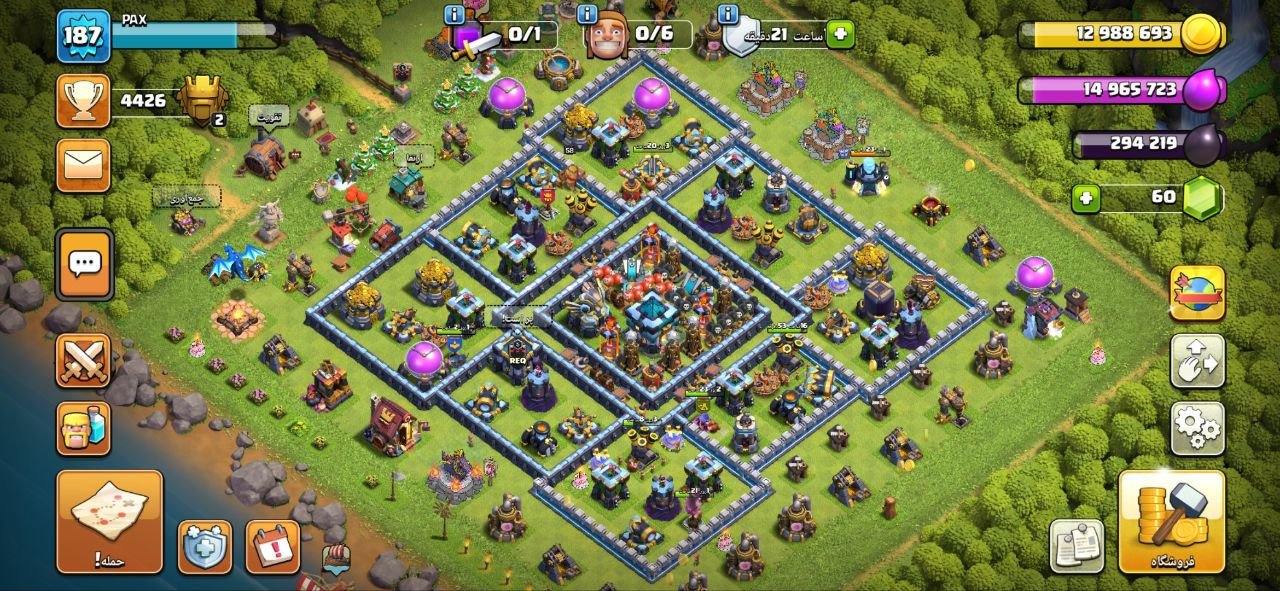Show info for the shield timer
The image size is (1280, 591).
pyautogui.click(x=728, y=14)
